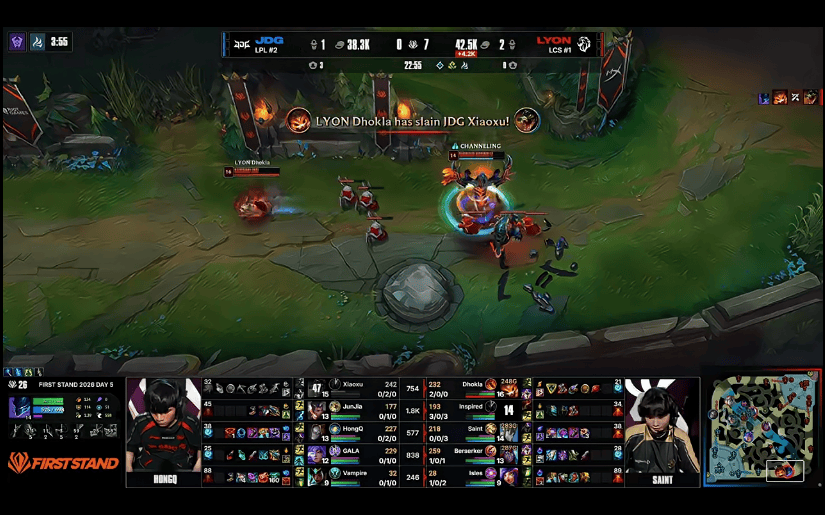Click the HONGQ player camera
Image resolution: width=825 pixels, height=515 pixels.
click(x=163, y=430)
